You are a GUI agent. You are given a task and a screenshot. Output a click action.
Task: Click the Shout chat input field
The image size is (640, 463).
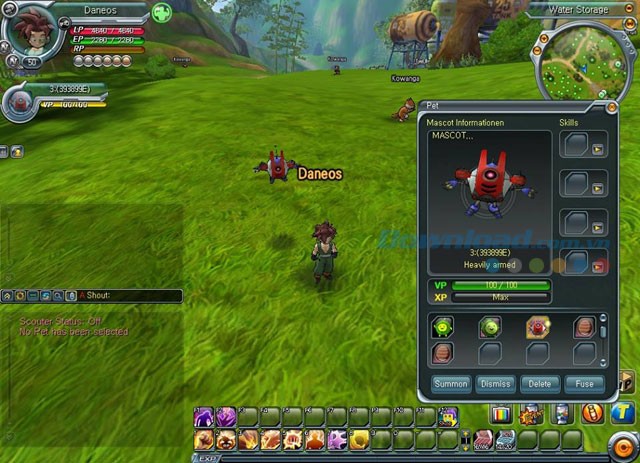(130, 296)
